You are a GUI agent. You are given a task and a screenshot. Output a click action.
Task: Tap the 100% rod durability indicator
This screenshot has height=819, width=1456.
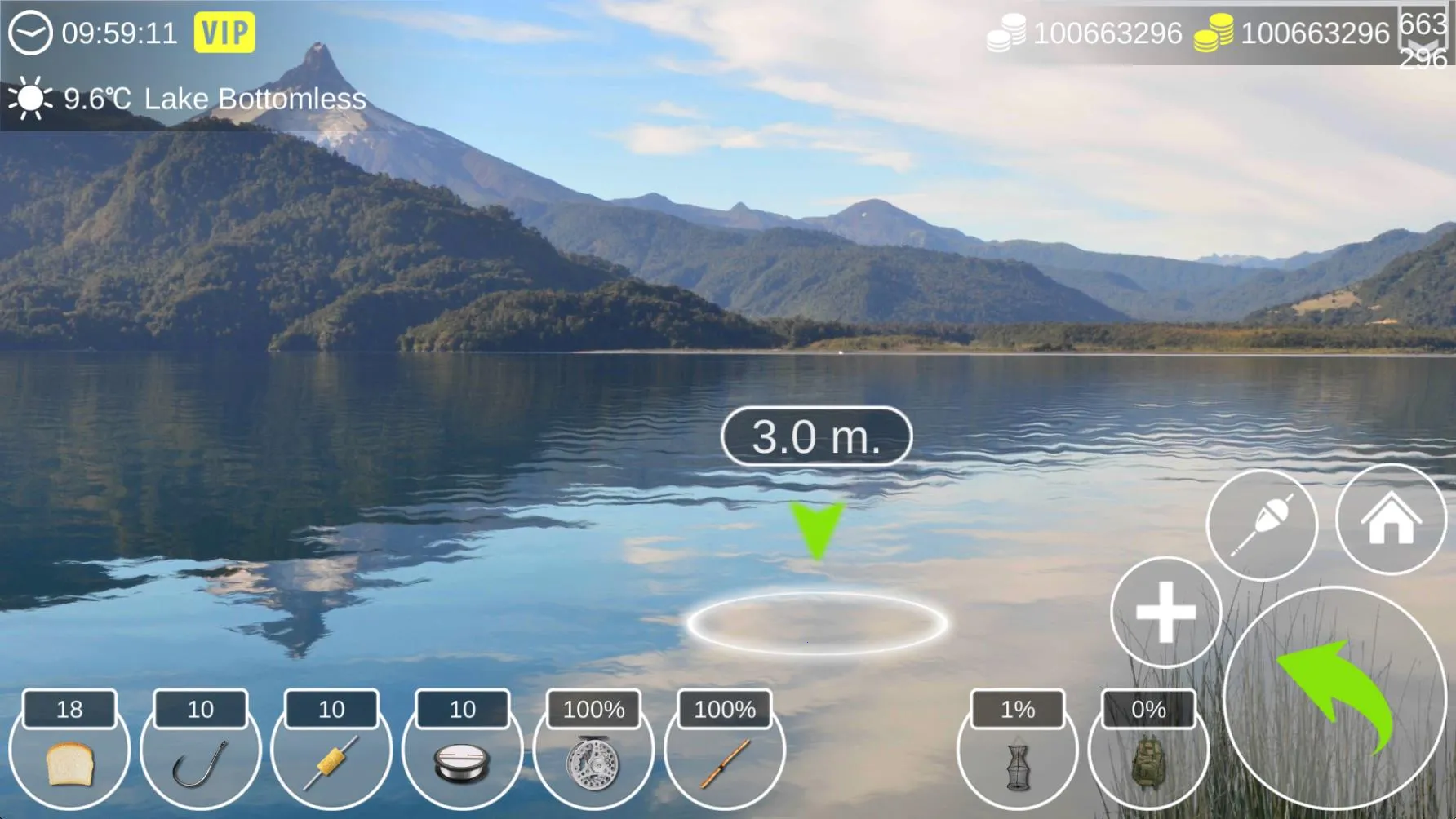(722, 709)
